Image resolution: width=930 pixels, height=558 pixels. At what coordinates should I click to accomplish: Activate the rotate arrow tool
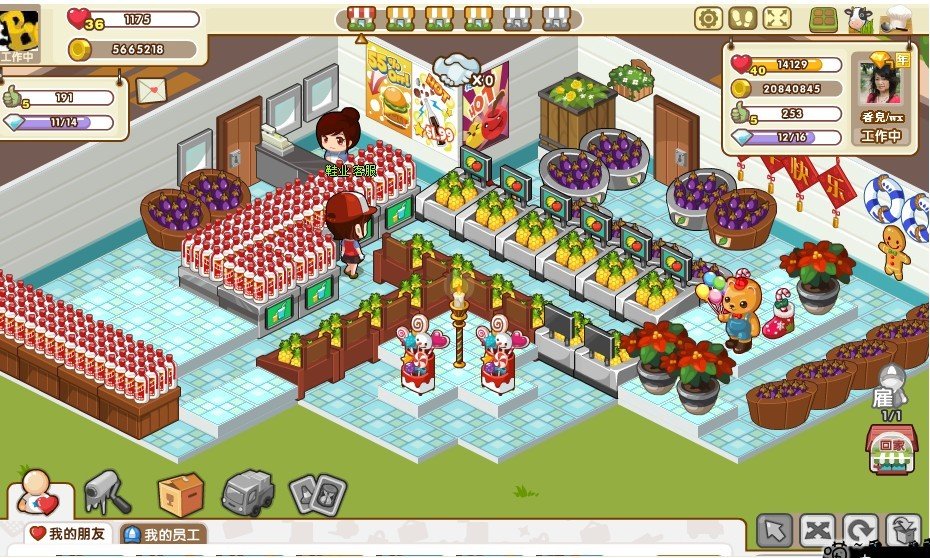pos(859,530)
